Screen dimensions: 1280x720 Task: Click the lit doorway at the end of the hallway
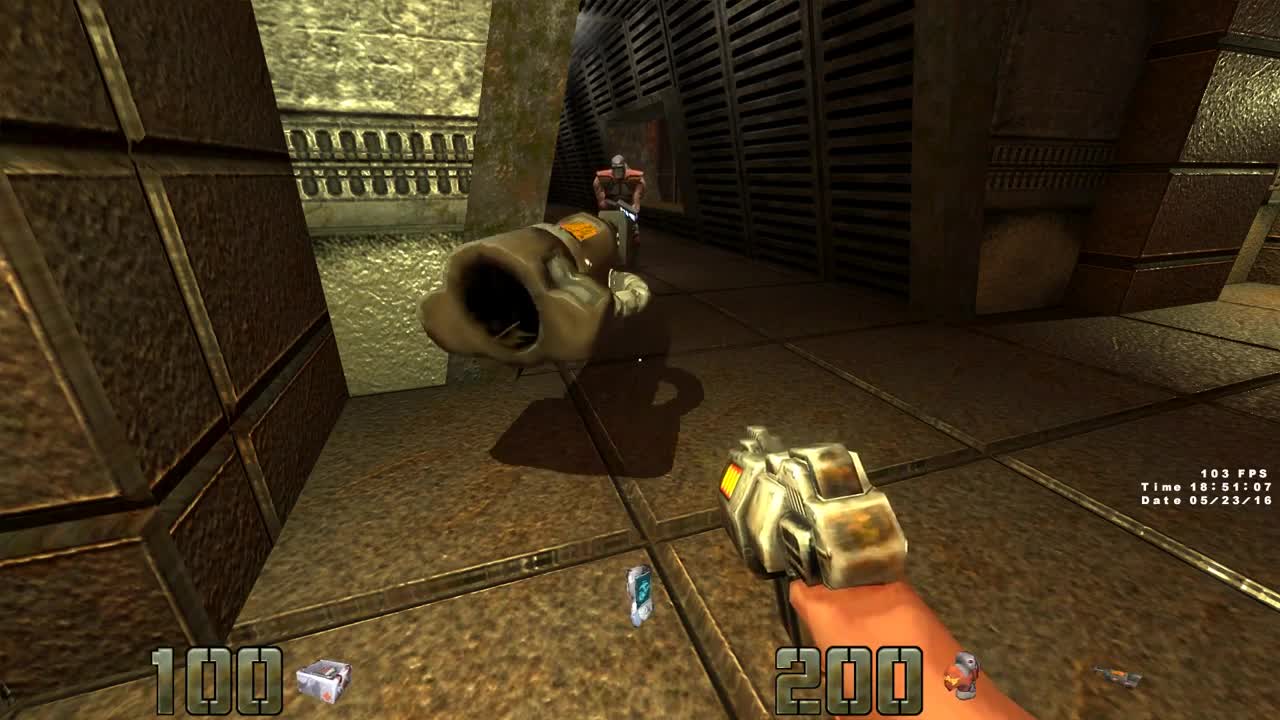[x=636, y=135]
